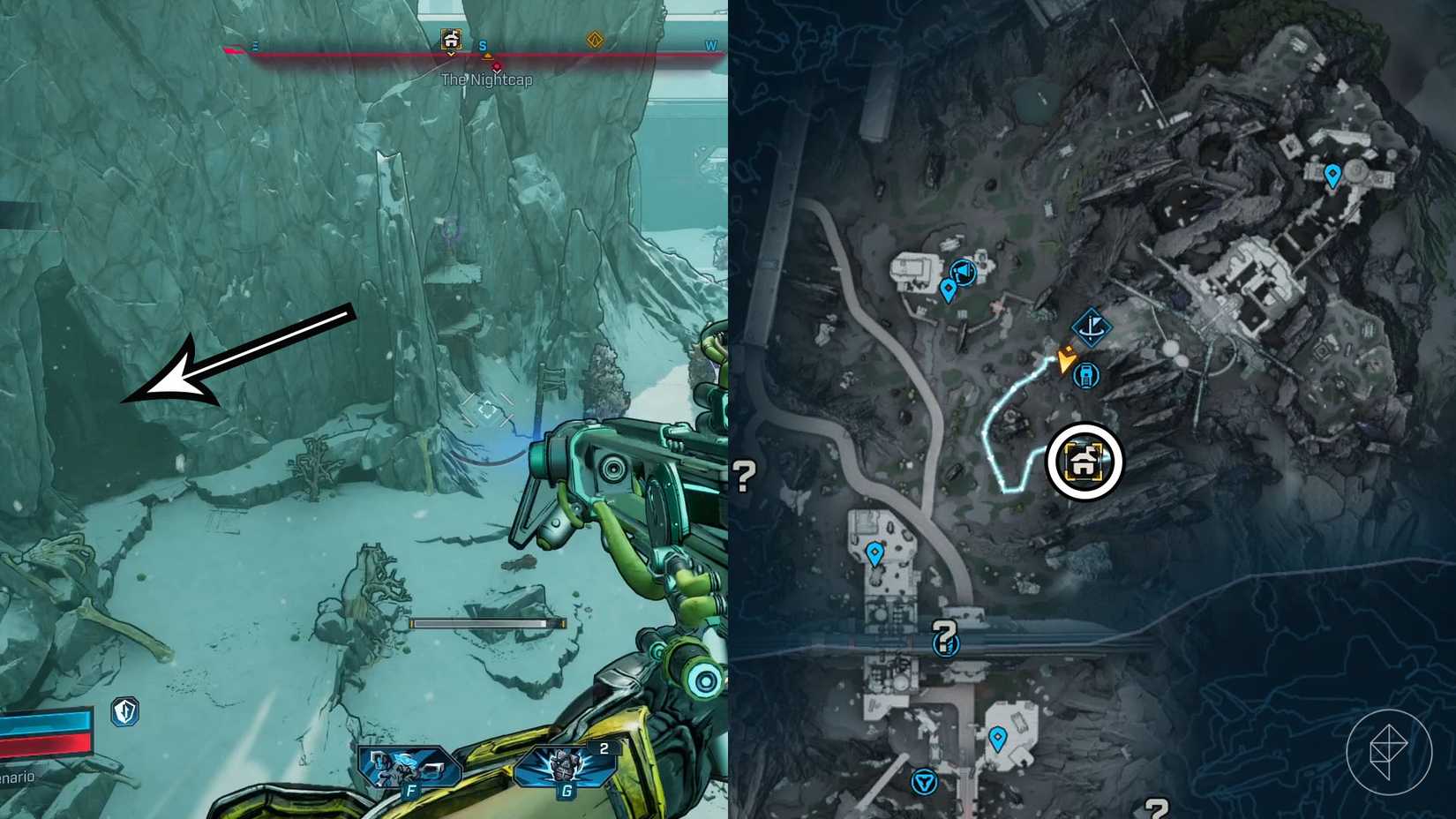Click the red enemy diamond below The Nightcap text
Screen dimensions: 1456x819
(x=497, y=64)
